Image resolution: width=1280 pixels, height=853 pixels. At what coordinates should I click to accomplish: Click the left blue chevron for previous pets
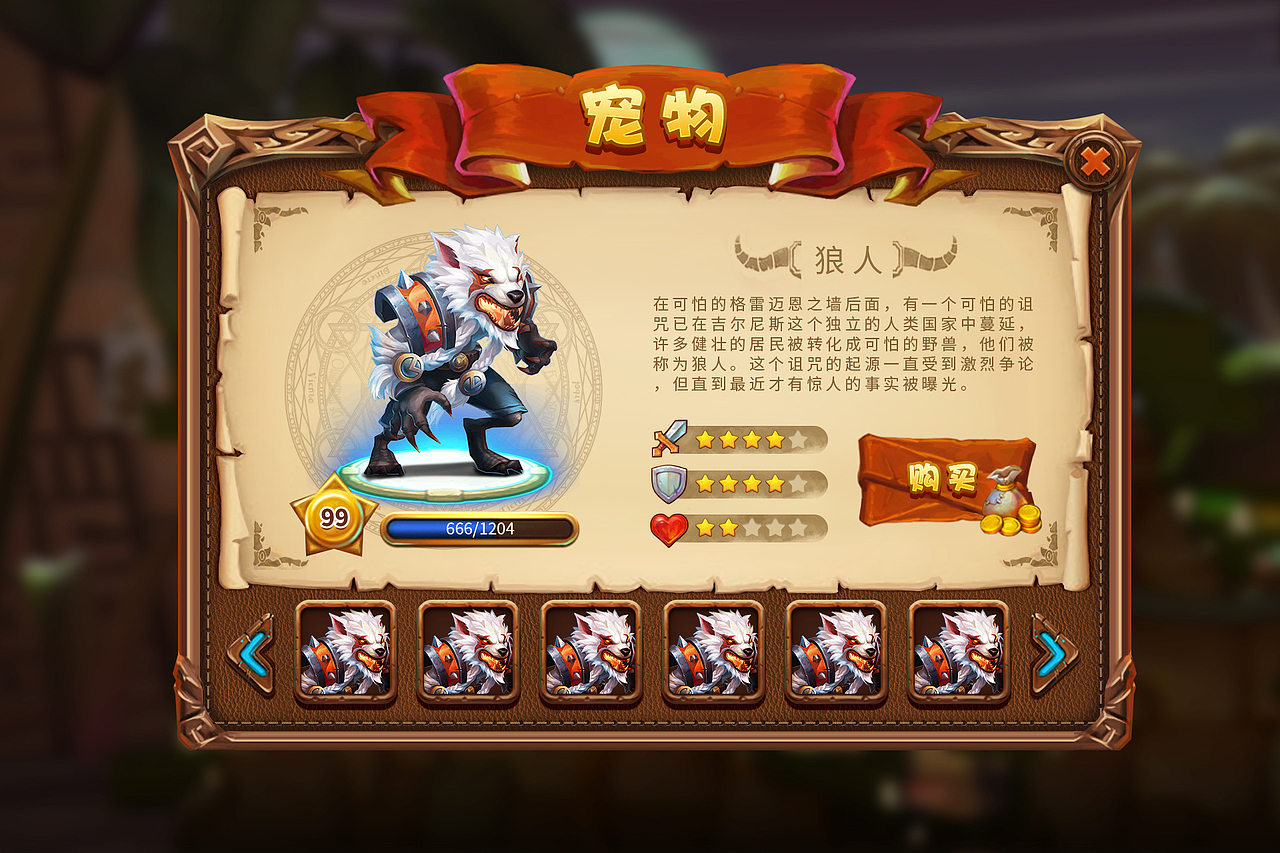[256, 650]
